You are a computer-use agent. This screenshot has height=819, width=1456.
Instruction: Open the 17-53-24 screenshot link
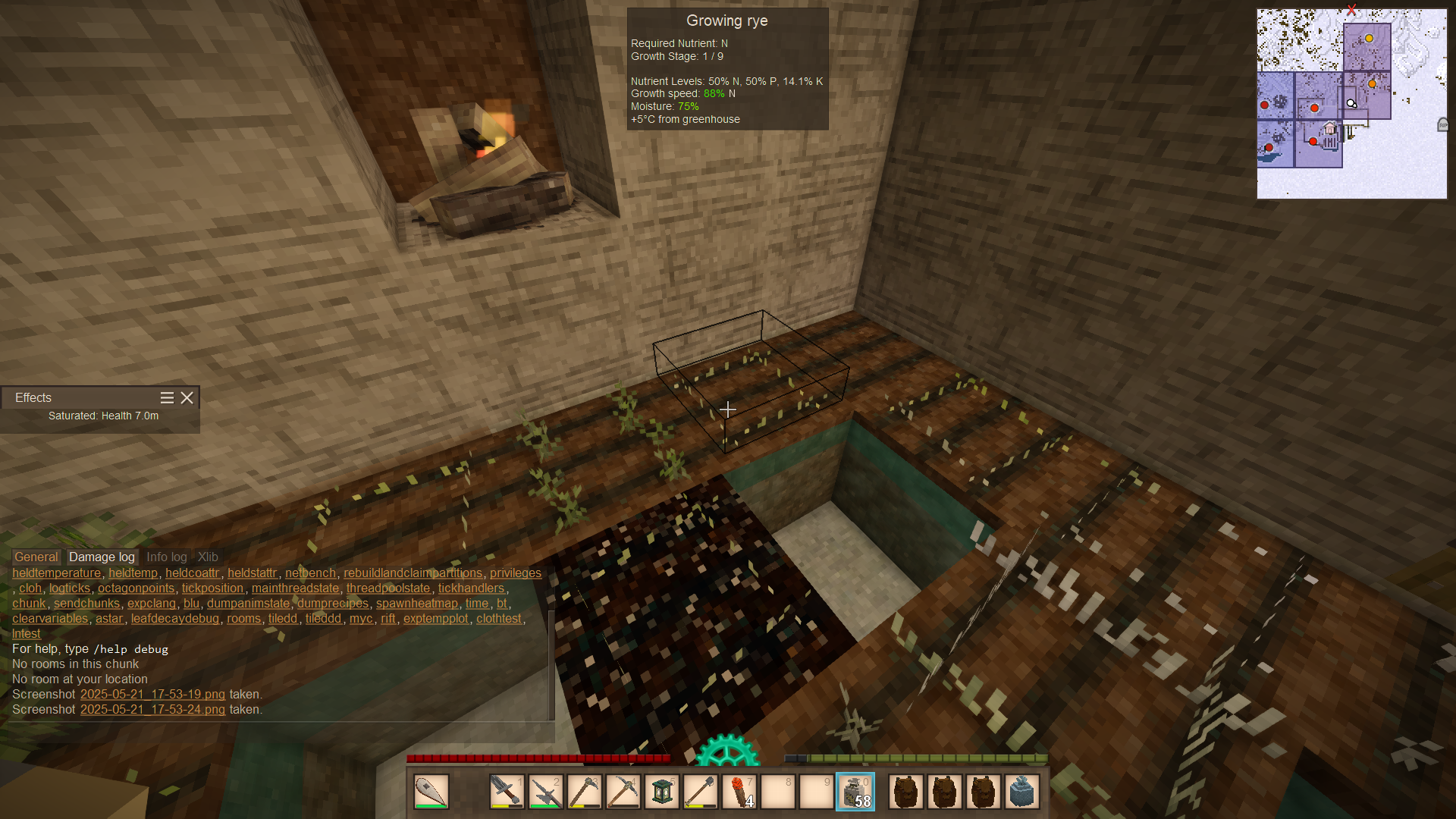[x=152, y=709]
